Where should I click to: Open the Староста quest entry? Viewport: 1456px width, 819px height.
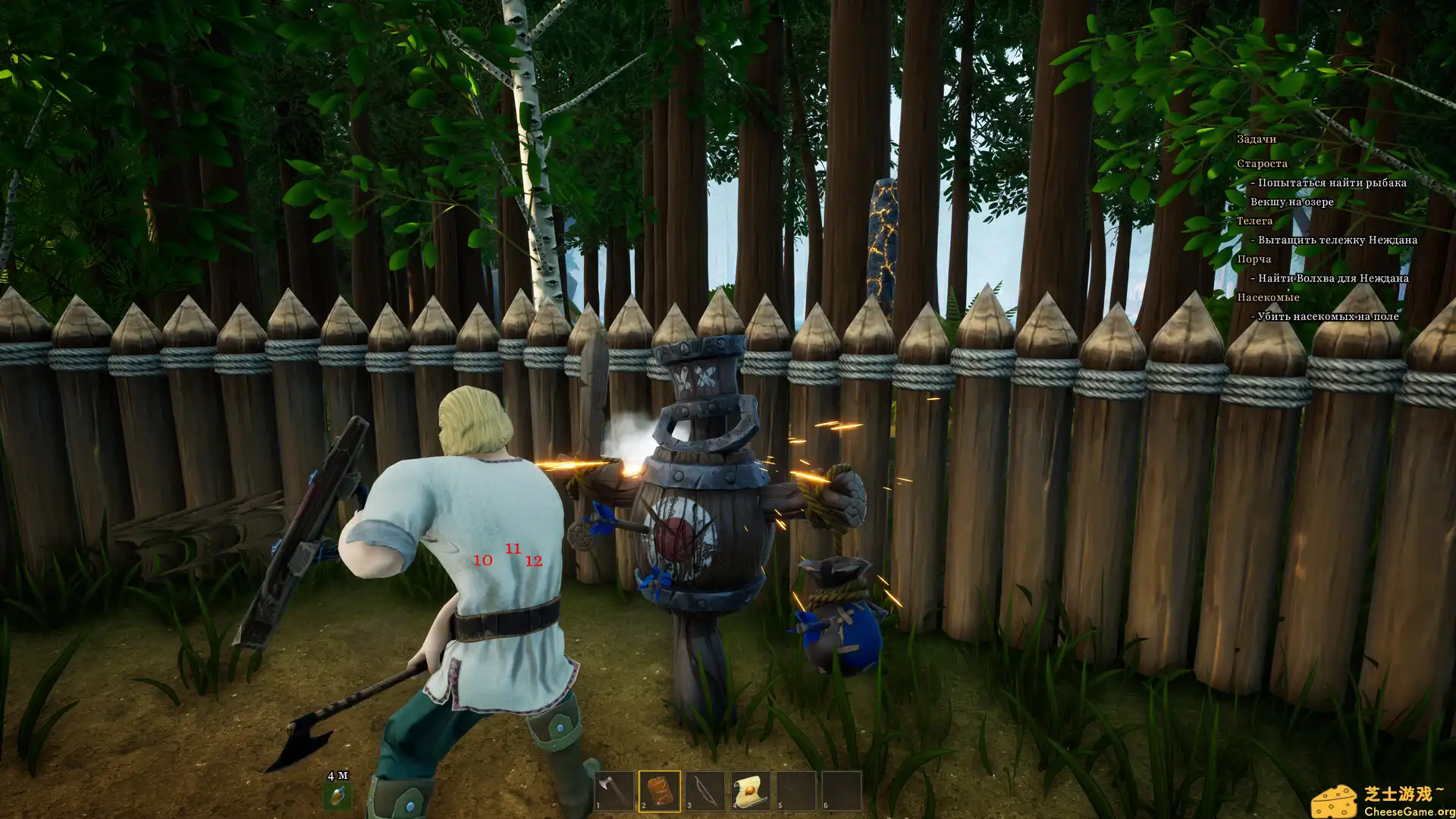[x=1262, y=164]
